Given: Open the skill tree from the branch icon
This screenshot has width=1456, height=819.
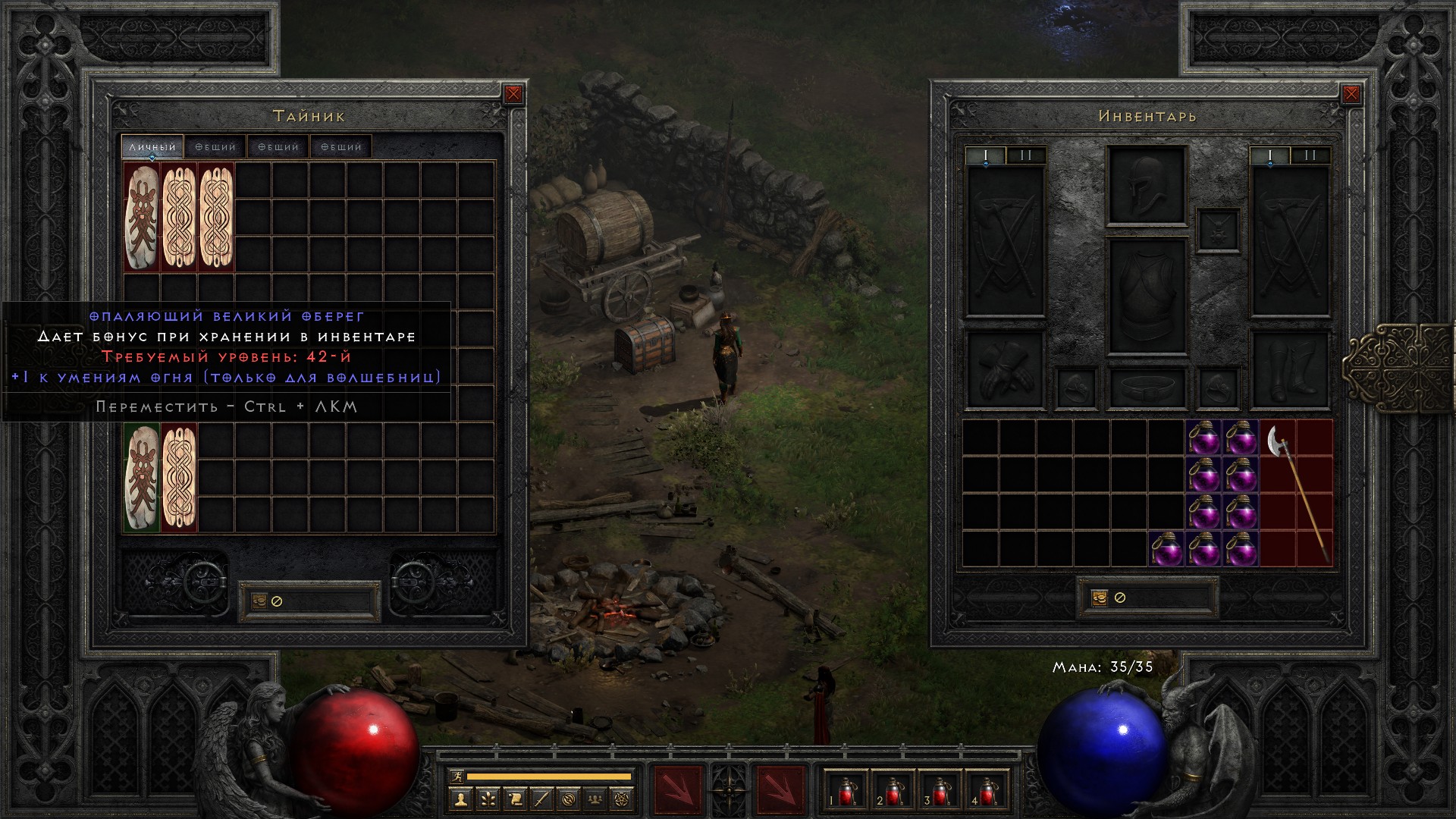Looking at the screenshot, I should pyautogui.click(x=488, y=799).
